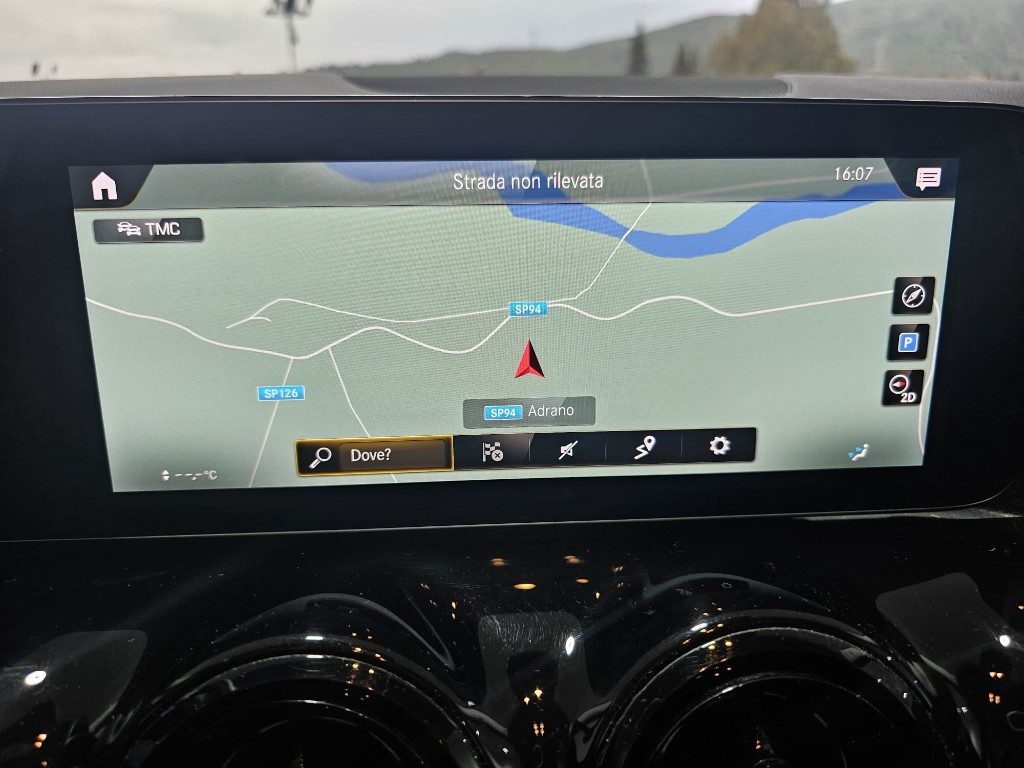Viewport: 1024px width, 768px height.
Task: Click the compass orientation button
Action: tap(913, 295)
